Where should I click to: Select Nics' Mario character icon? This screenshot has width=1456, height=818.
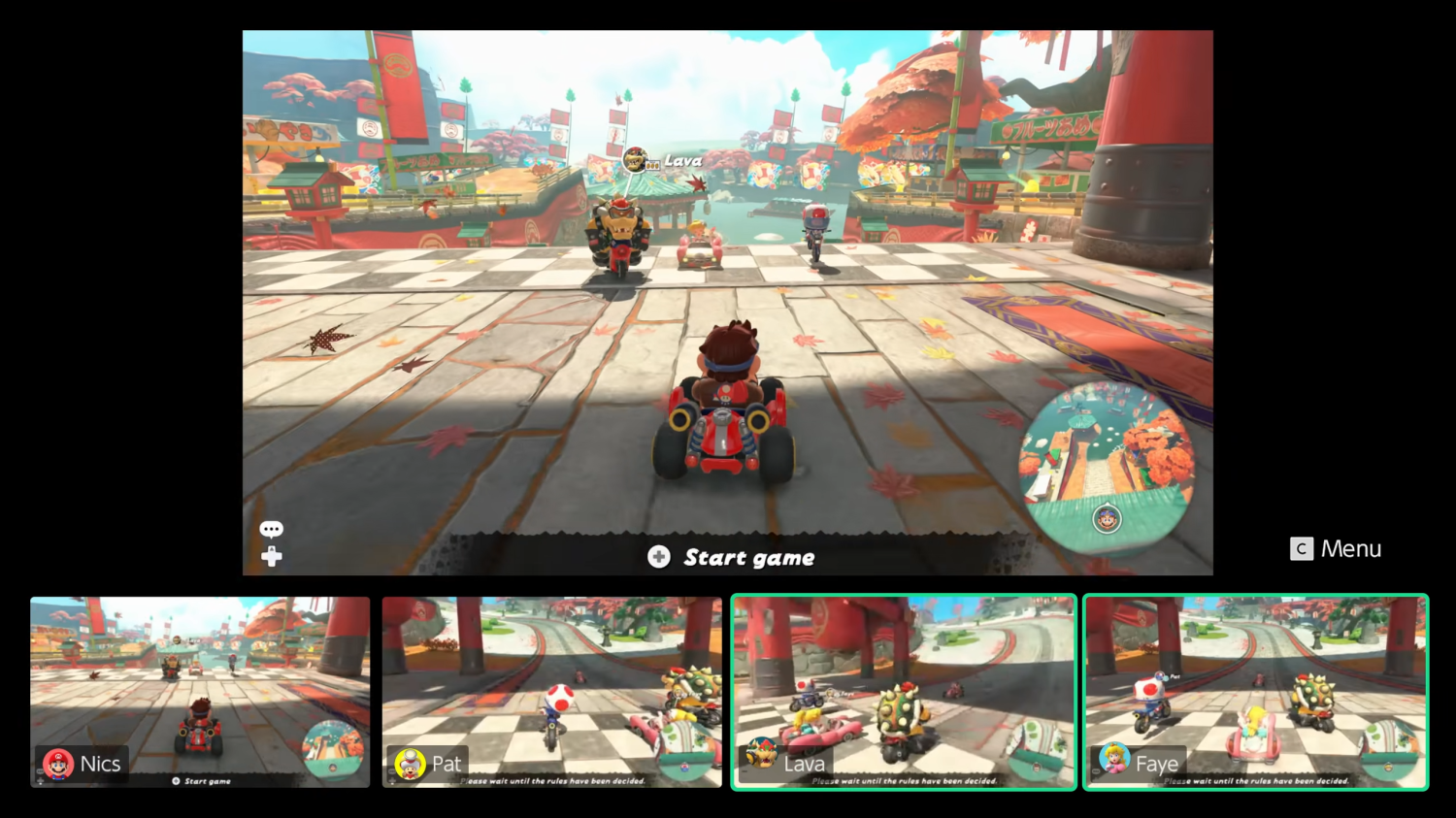[x=56, y=764]
